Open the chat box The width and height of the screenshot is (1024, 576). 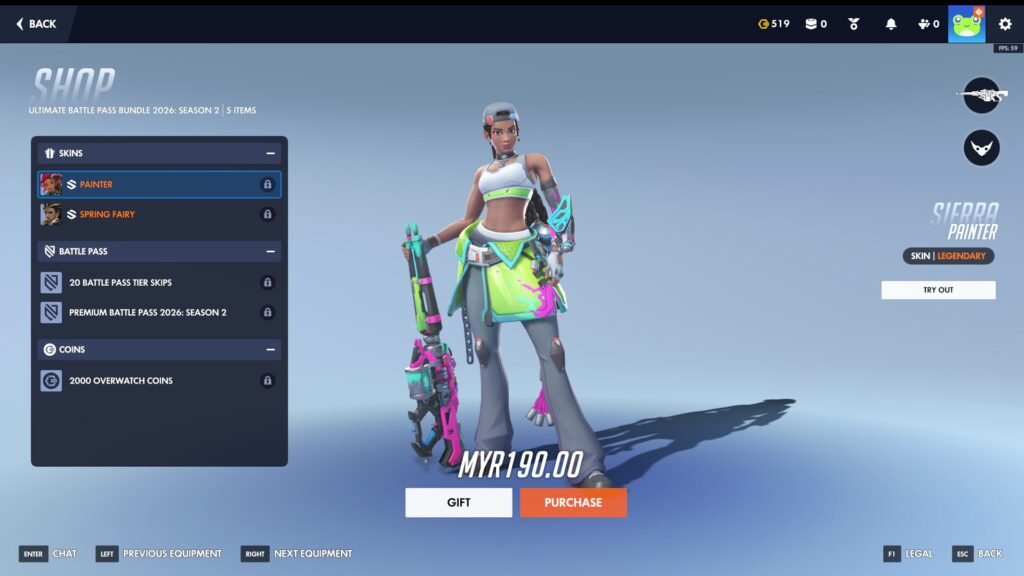coord(48,554)
